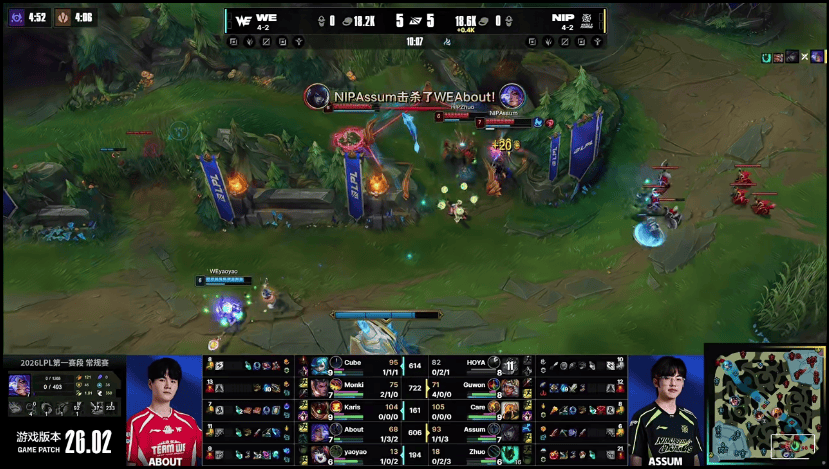Click the ASSUM player camera portrait

(666, 410)
